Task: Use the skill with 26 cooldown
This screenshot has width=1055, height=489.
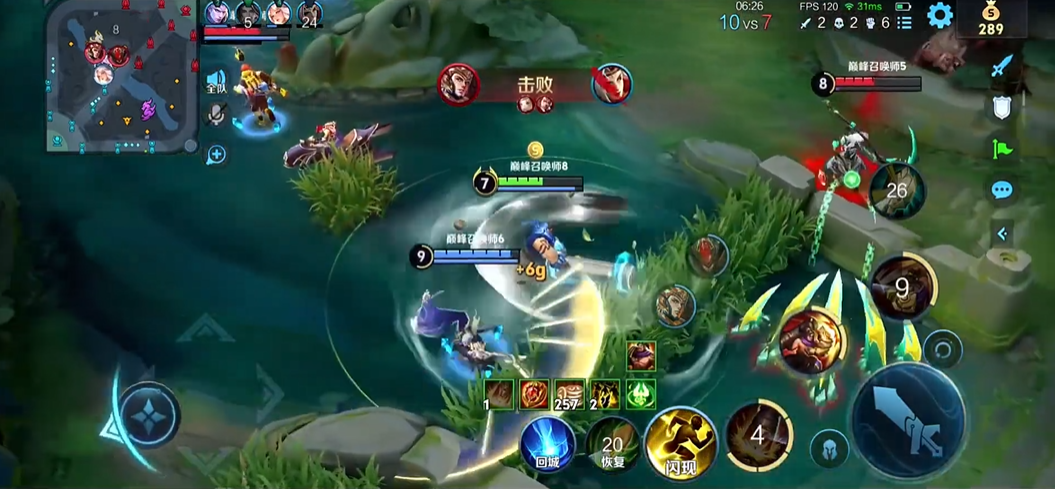Action: (x=896, y=191)
